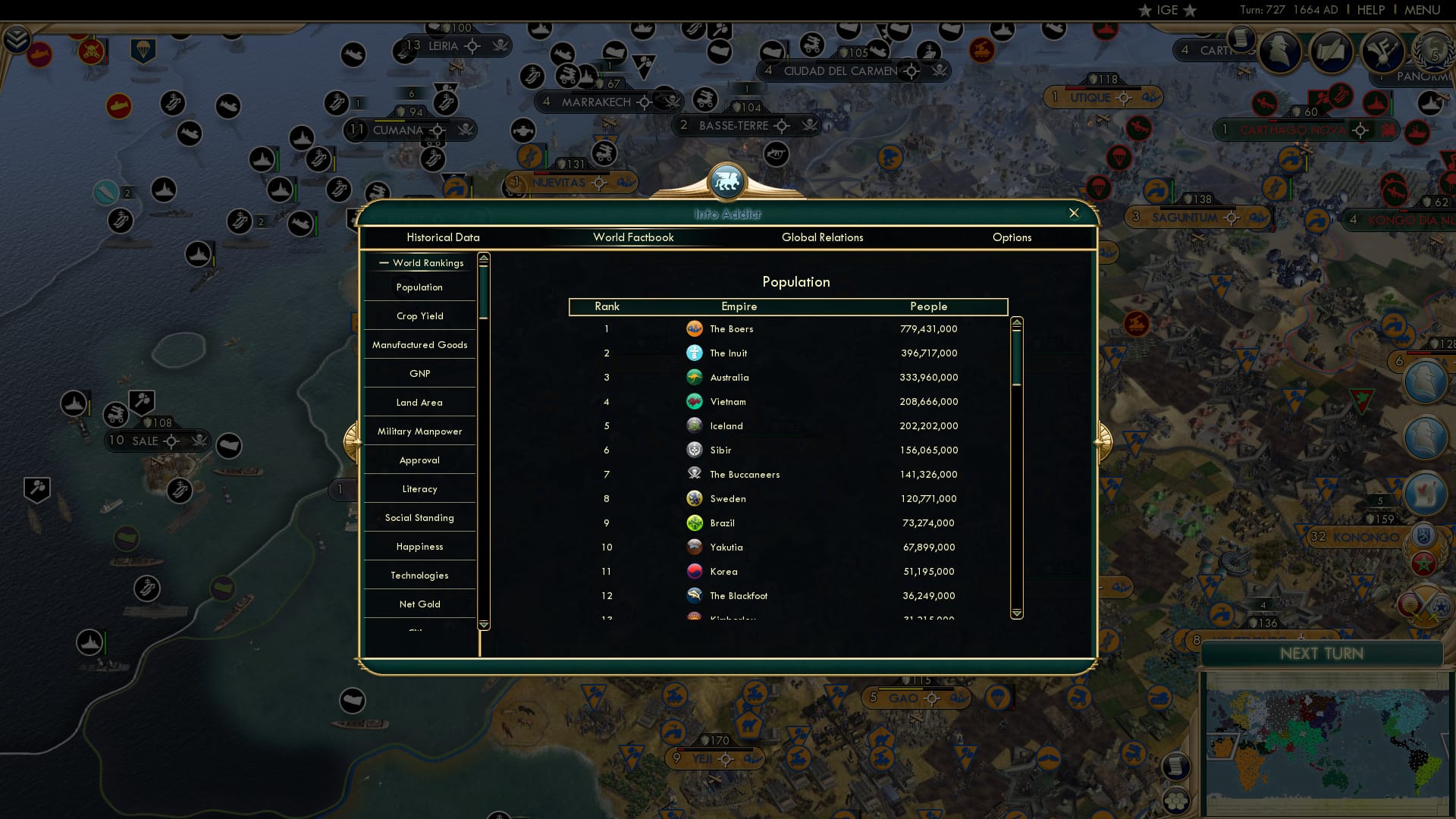This screenshot has height=819, width=1456.
Task: View the Crop Yield rankings
Action: coord(419,315)
